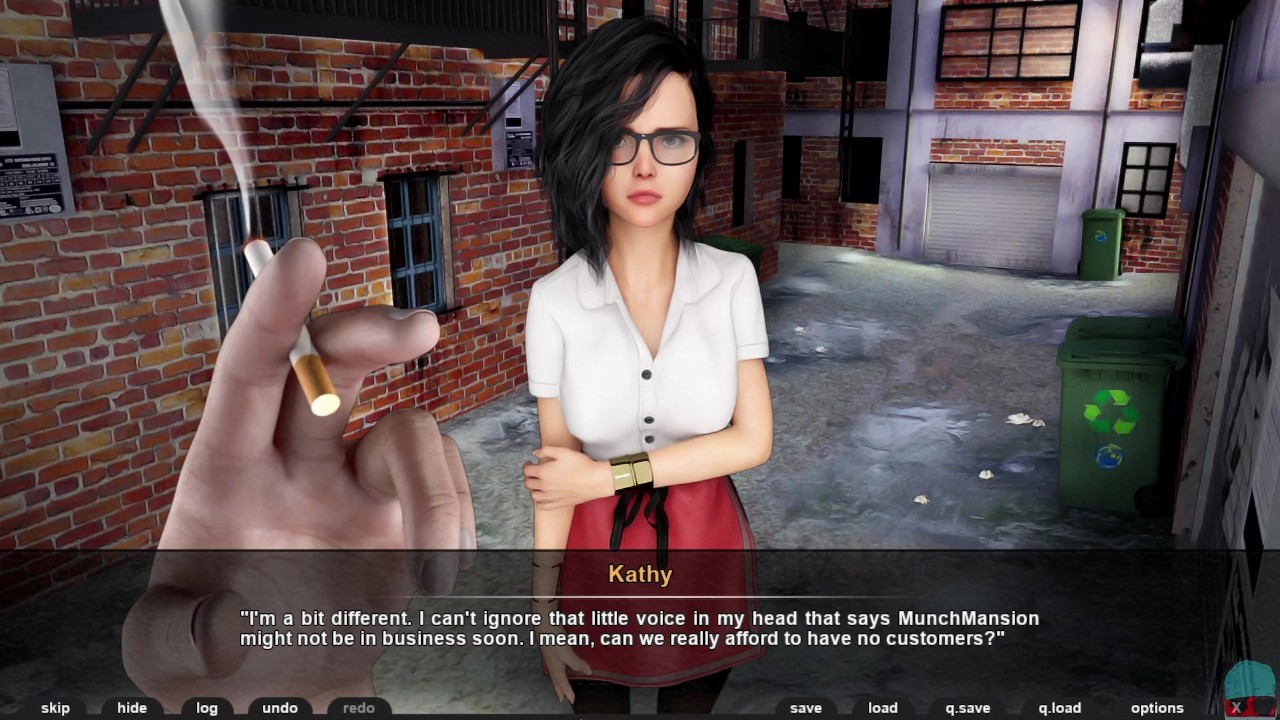
Task: Hide the dialogue text box
Action: tap(132, 708)
